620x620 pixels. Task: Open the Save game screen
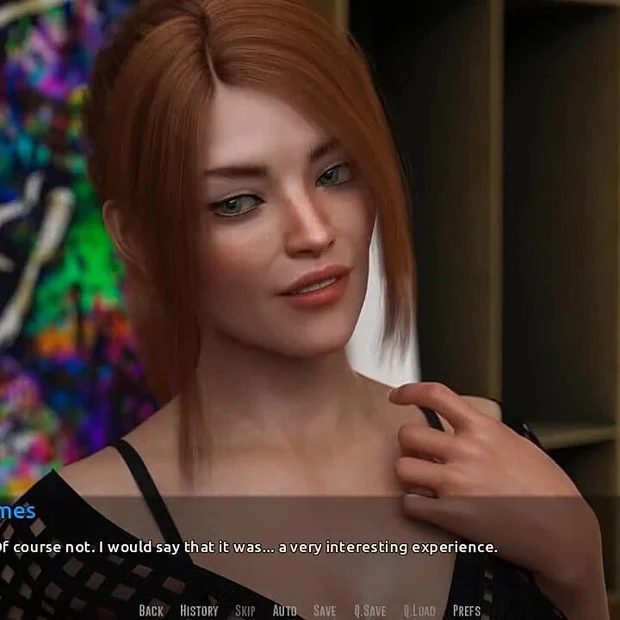pyautogui.click(x=325, y=610)
